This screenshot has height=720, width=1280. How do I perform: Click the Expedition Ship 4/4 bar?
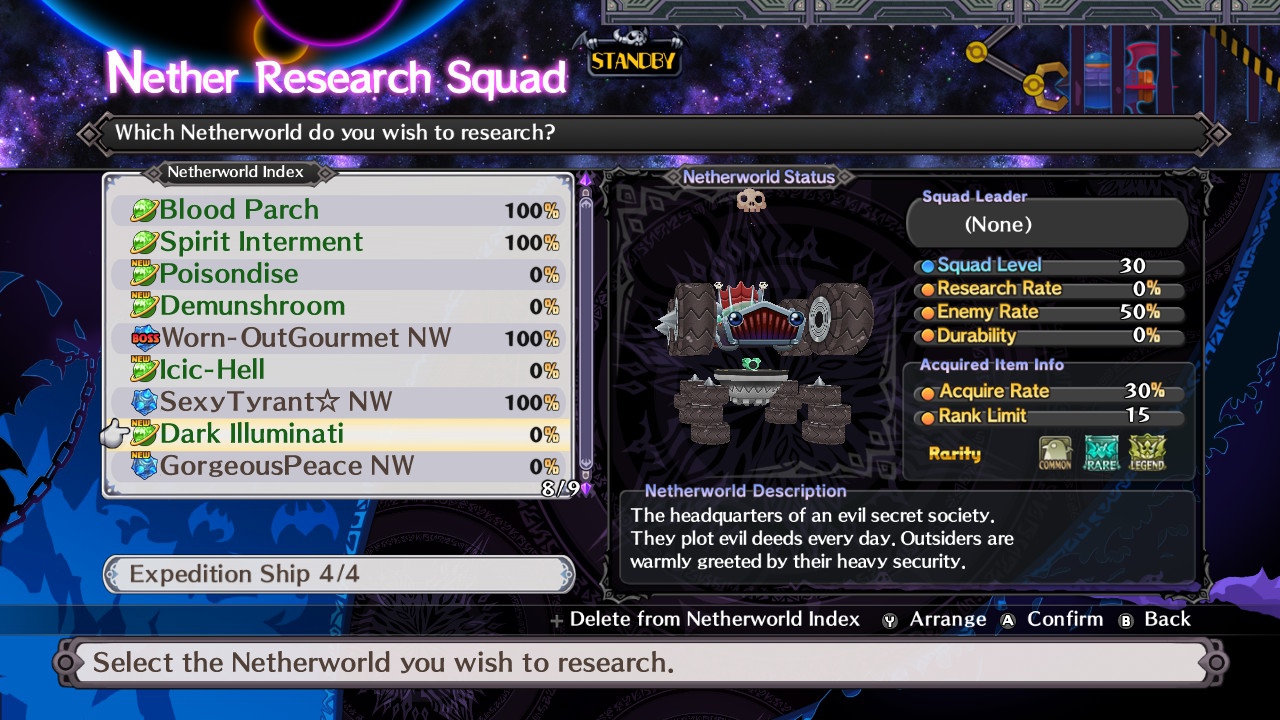338,574
